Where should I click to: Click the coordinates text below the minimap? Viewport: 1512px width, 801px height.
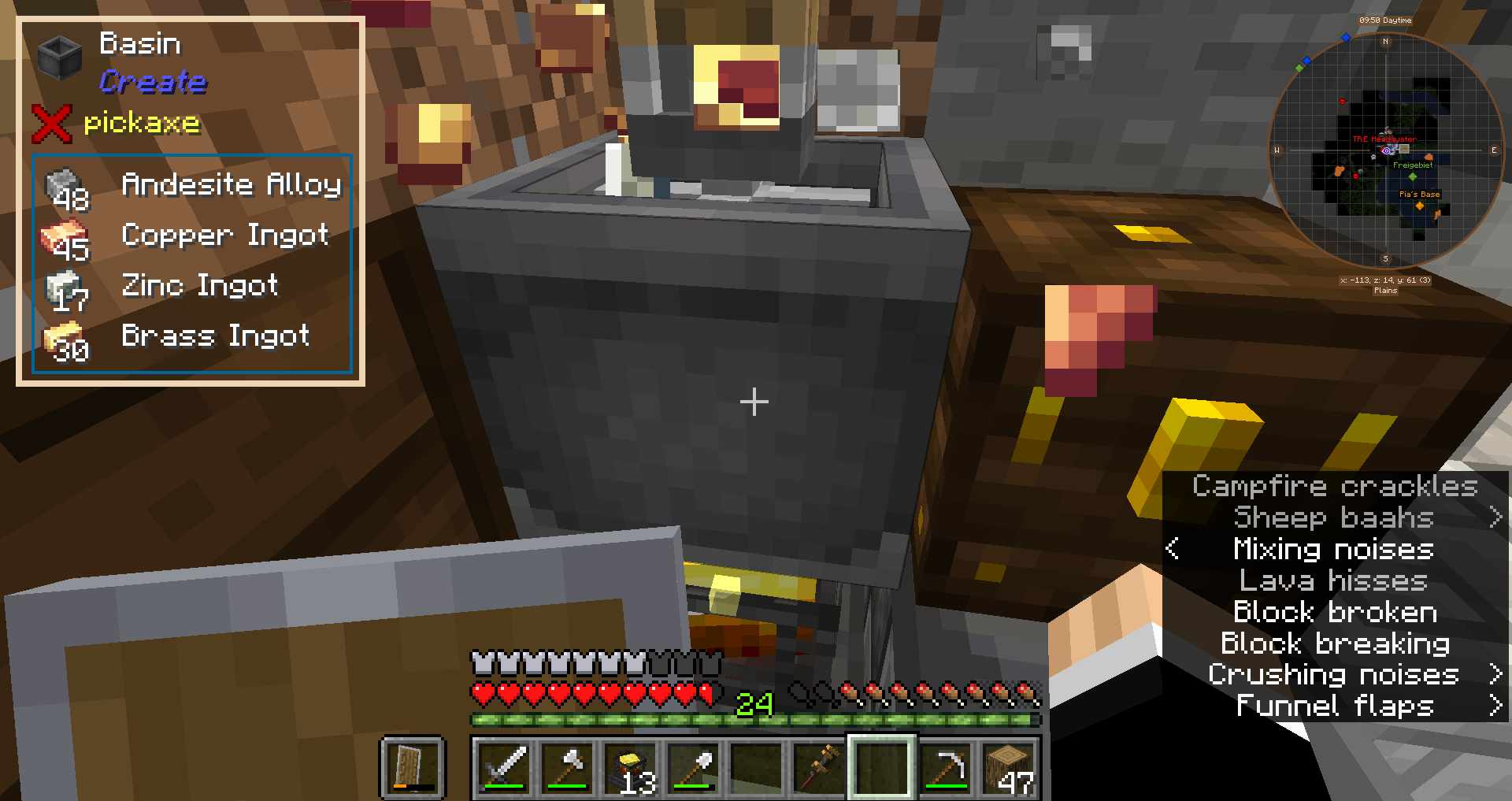click(x=1384, y=279)
